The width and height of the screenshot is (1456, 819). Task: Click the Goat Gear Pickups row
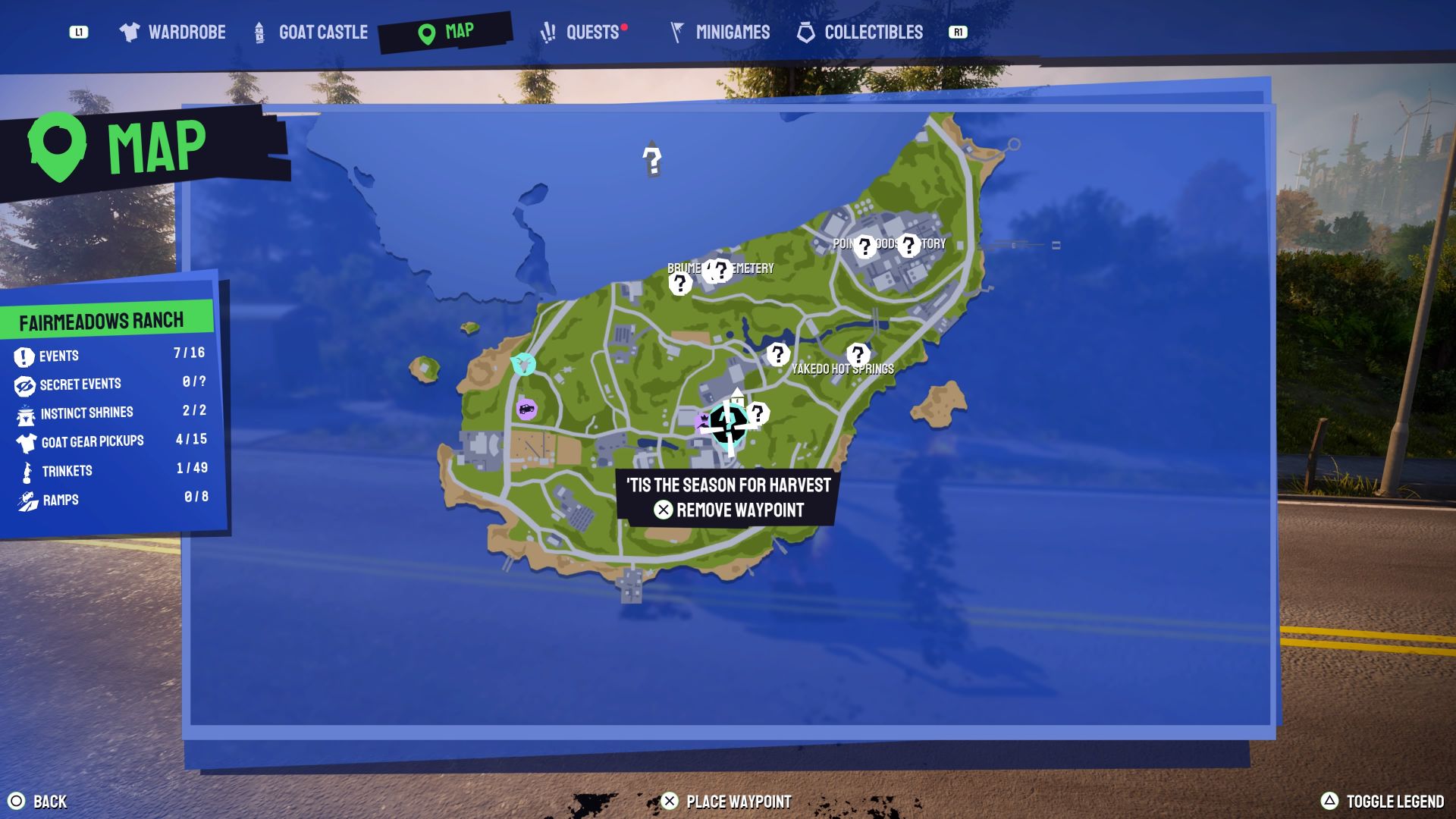pyautogui.click(x=92, y=441)
